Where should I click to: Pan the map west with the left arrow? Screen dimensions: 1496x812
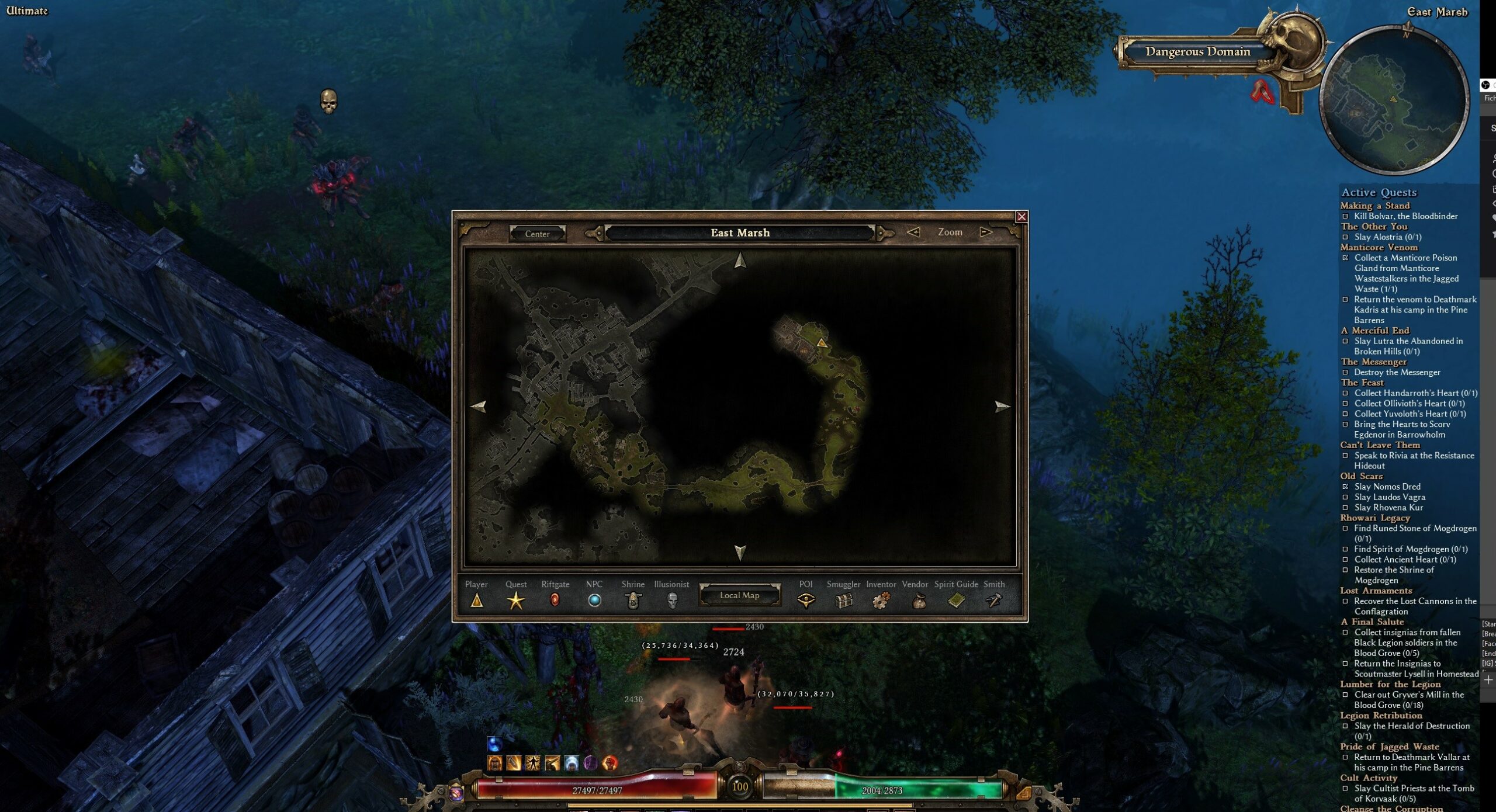tap(478, 406)
